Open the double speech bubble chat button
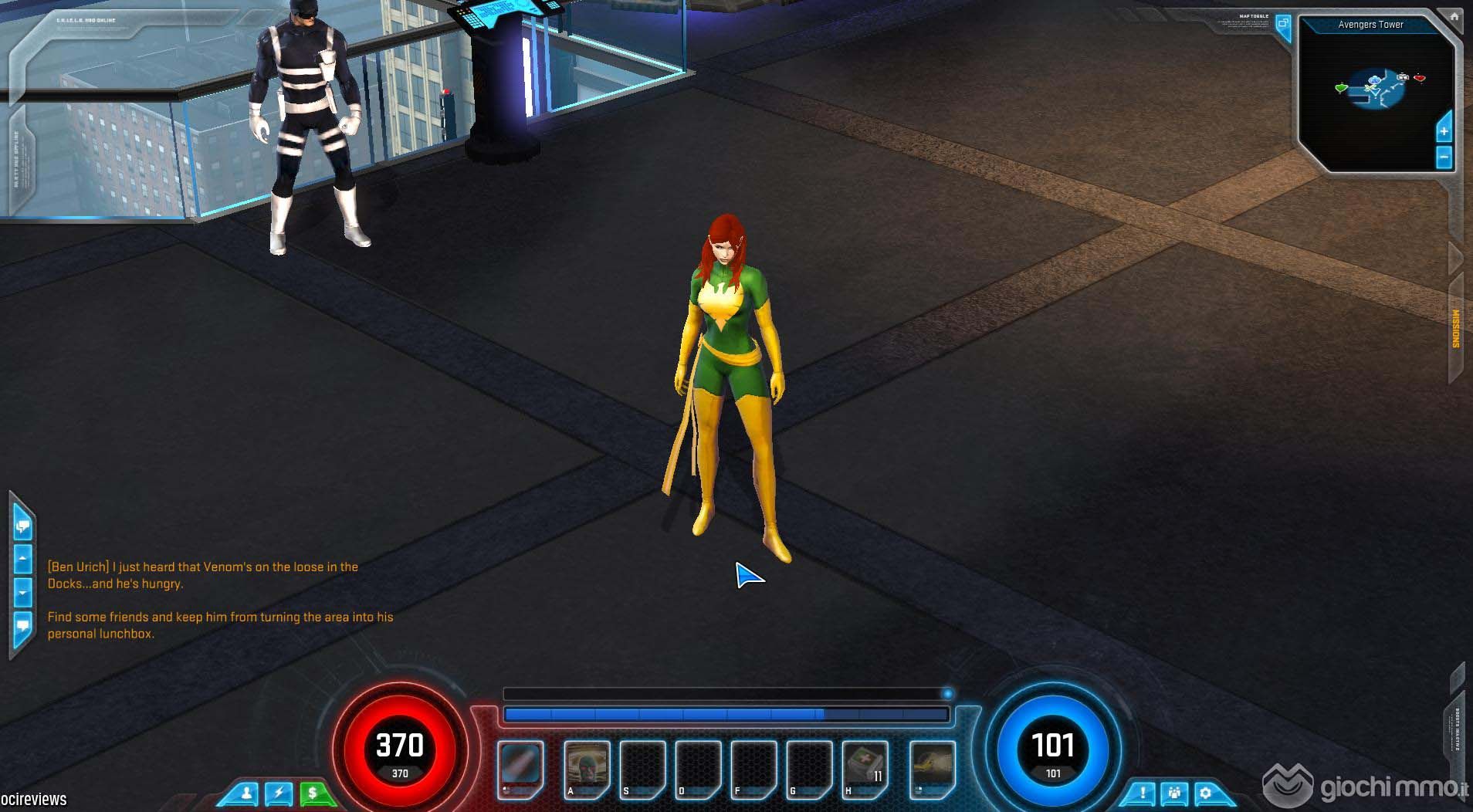This screenshot has width=1473, height=812. click(22, 527)
